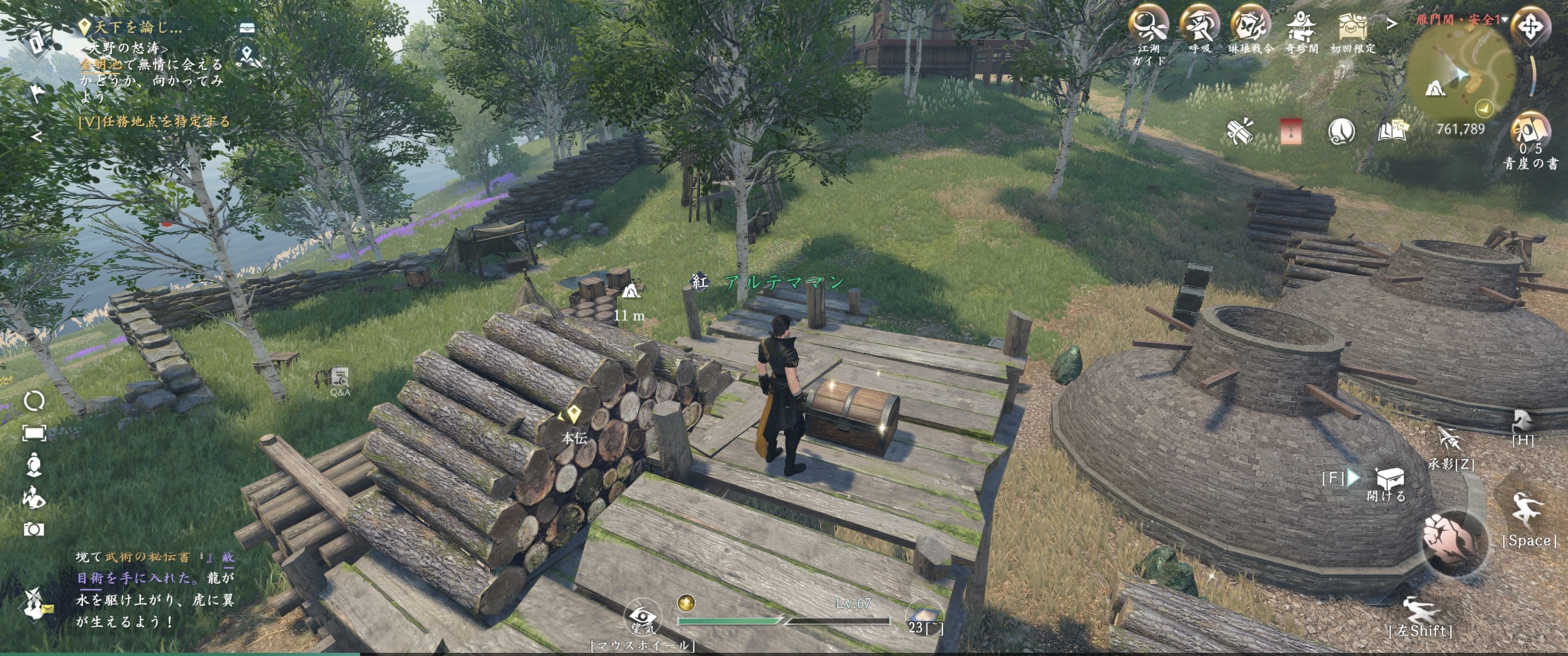This screenshot has width=1568, height=656.
Task: Open the 琳琅戦令 battle pass icon
Action: click(1250, 25)
